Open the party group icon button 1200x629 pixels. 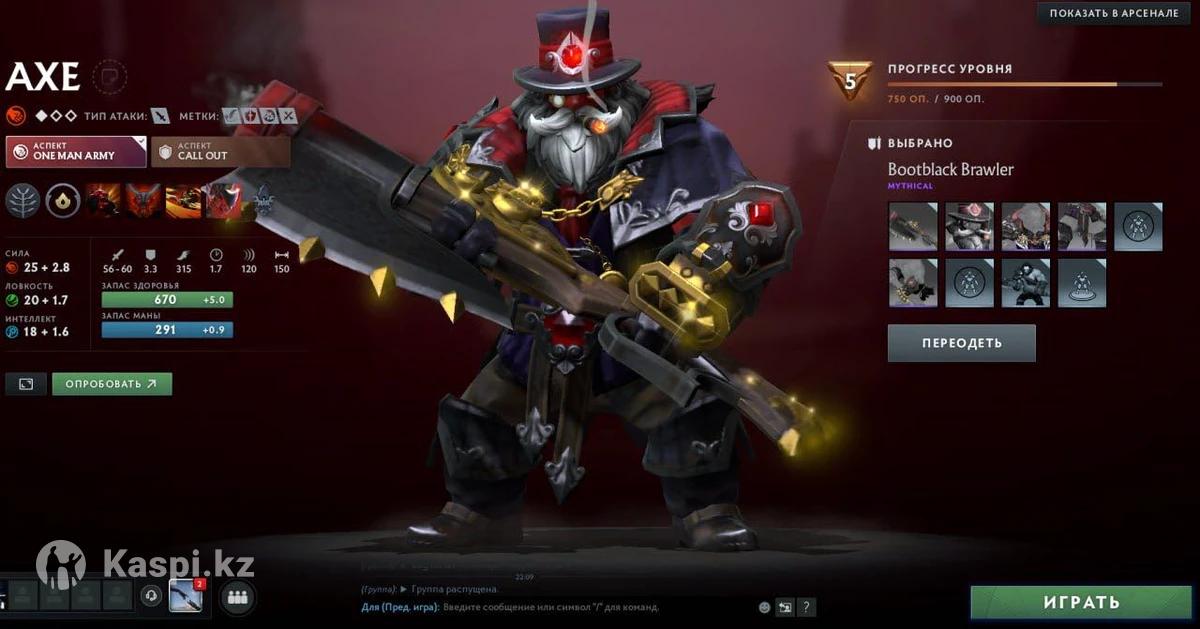coord(237,597)
